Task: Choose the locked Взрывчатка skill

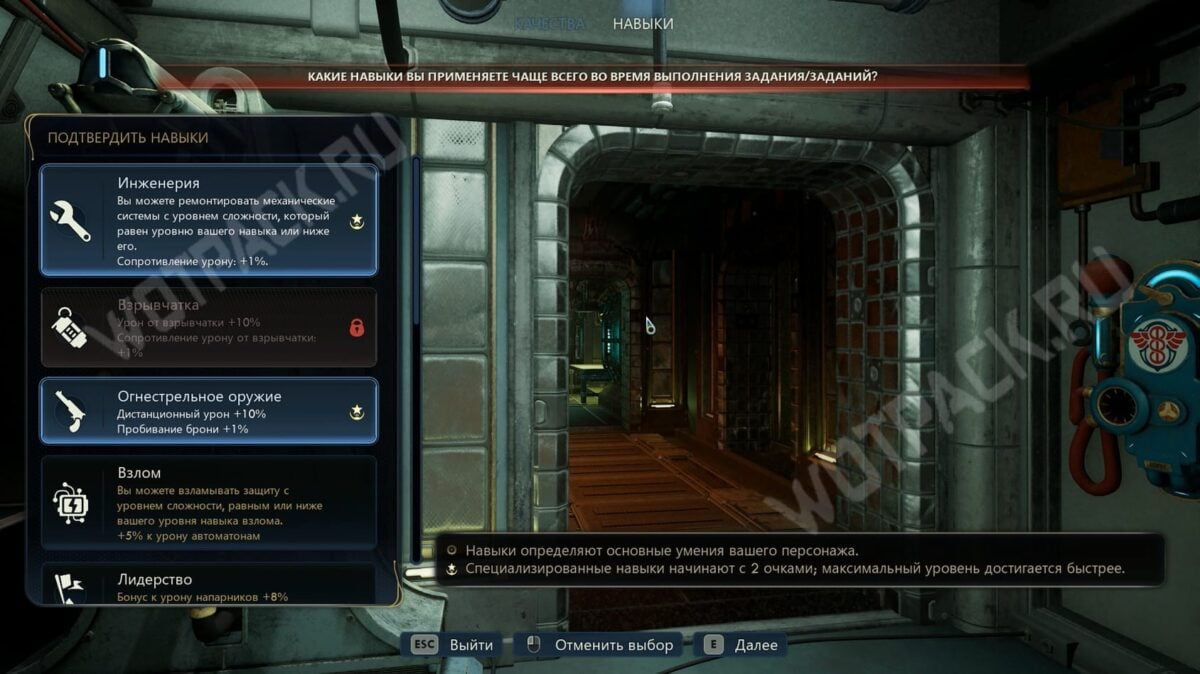Action: (208, 327)
